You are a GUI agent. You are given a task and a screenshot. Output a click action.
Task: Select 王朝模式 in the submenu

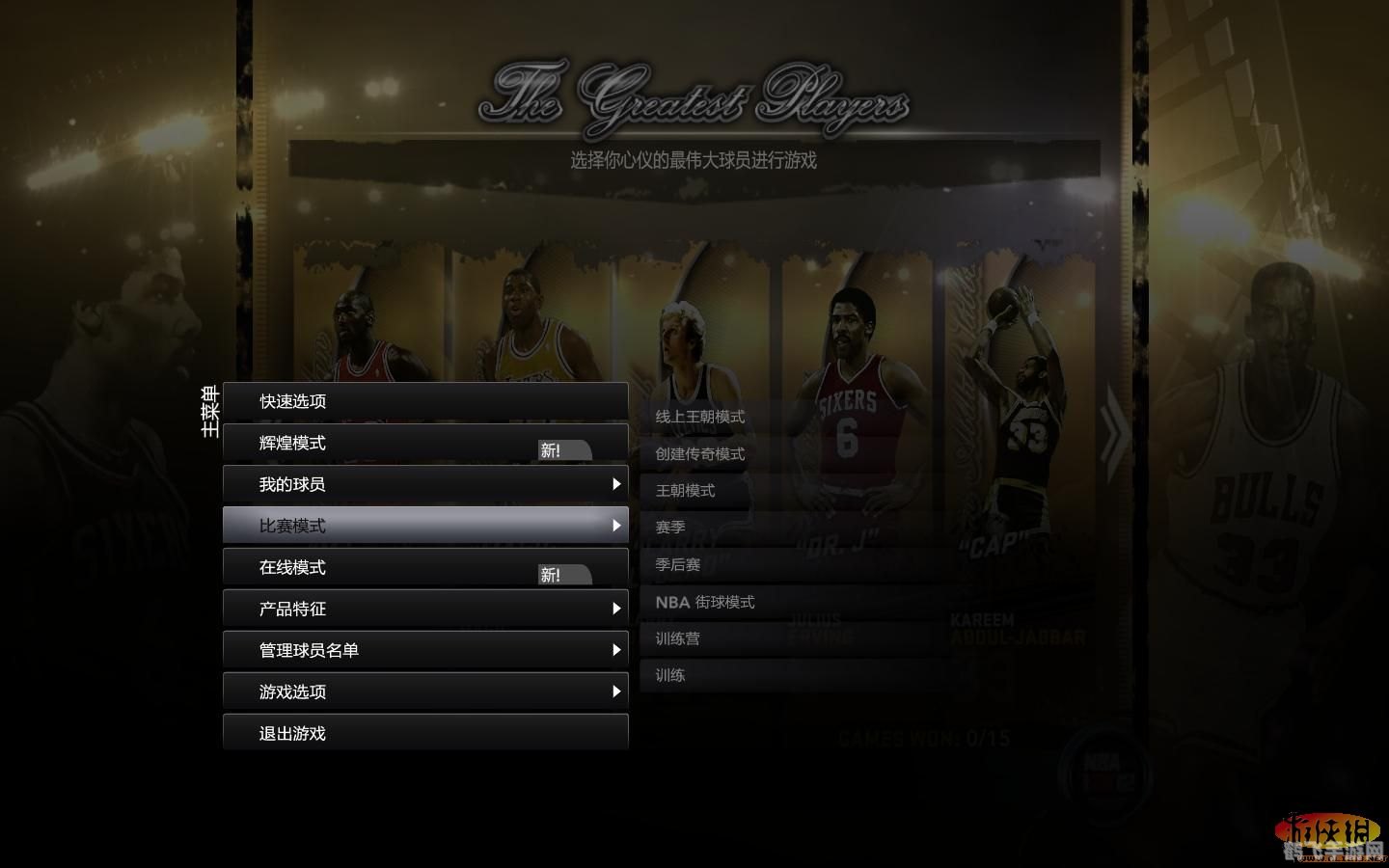(x=687, y=490)
